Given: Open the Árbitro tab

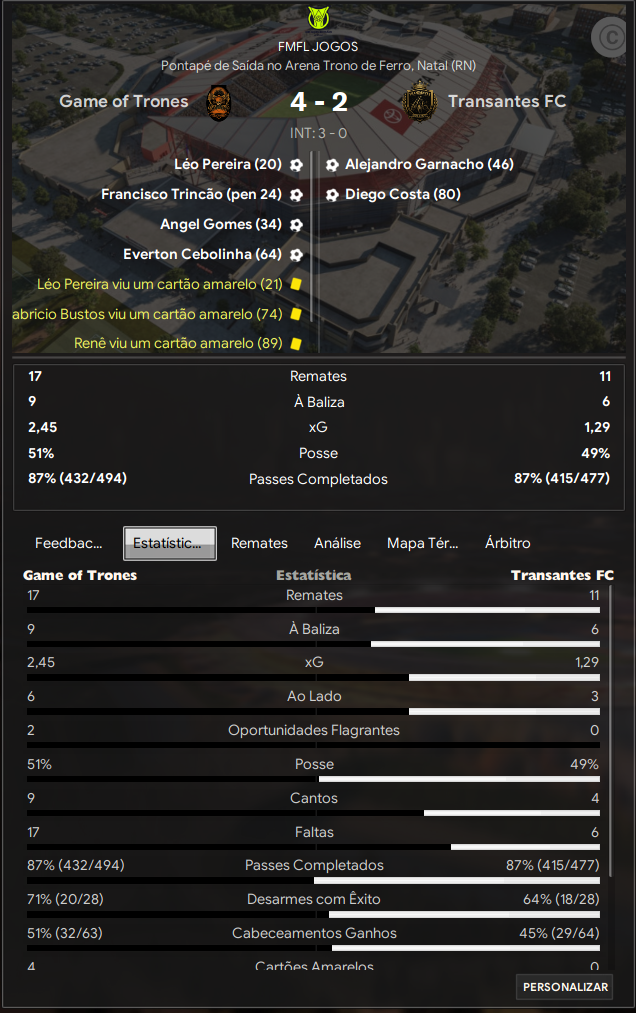Looking at the screenshot, I should point(507,543).
